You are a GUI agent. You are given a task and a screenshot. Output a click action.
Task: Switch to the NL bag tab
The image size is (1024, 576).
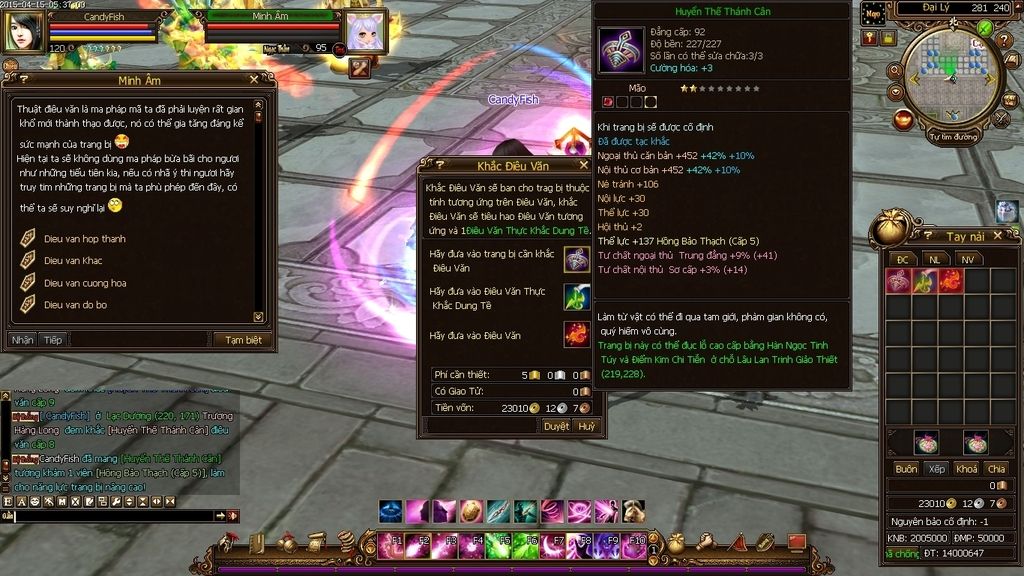pyautogui.click(x=934, y=259)
